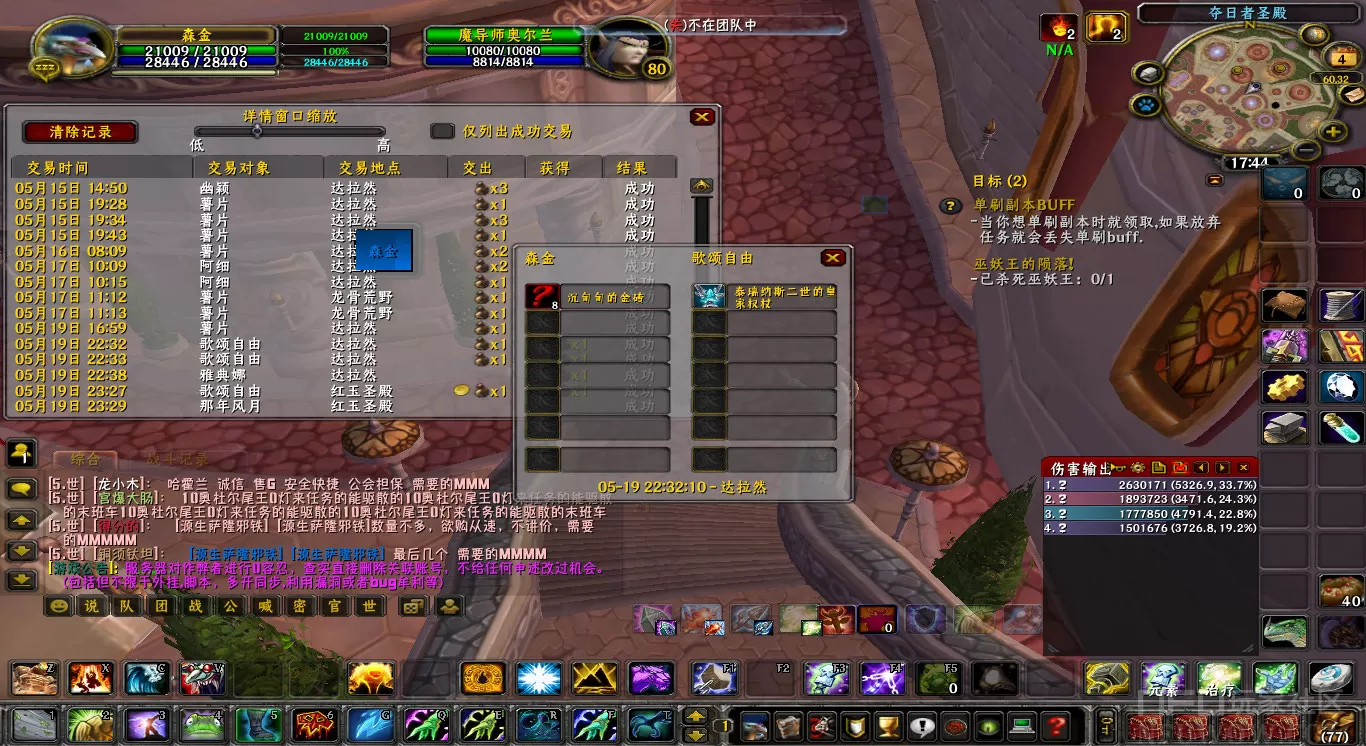Click the dice roll button
1366x746 pixels.
[x=411, y=606]
